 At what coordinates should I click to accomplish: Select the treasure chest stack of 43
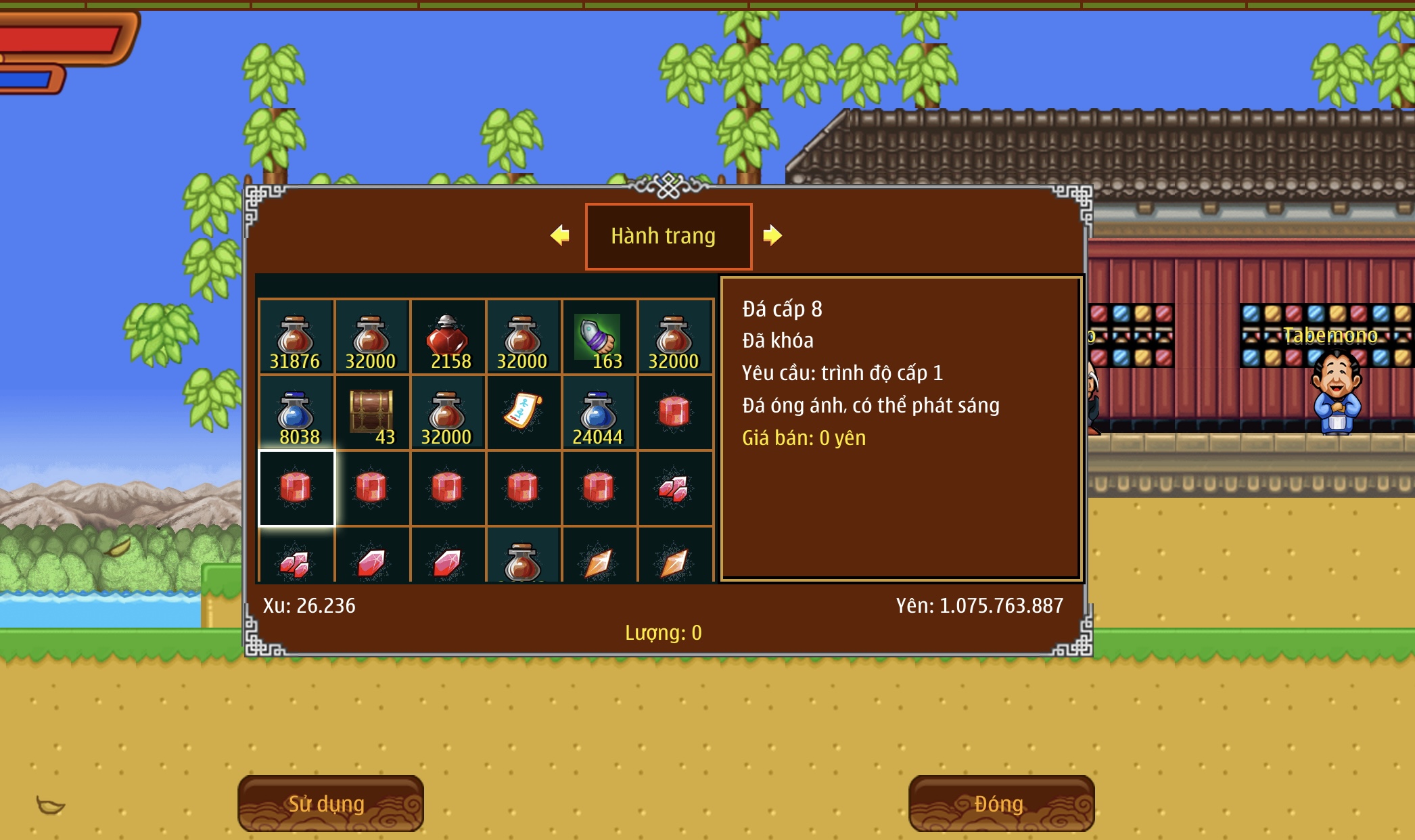click(371, 413)
